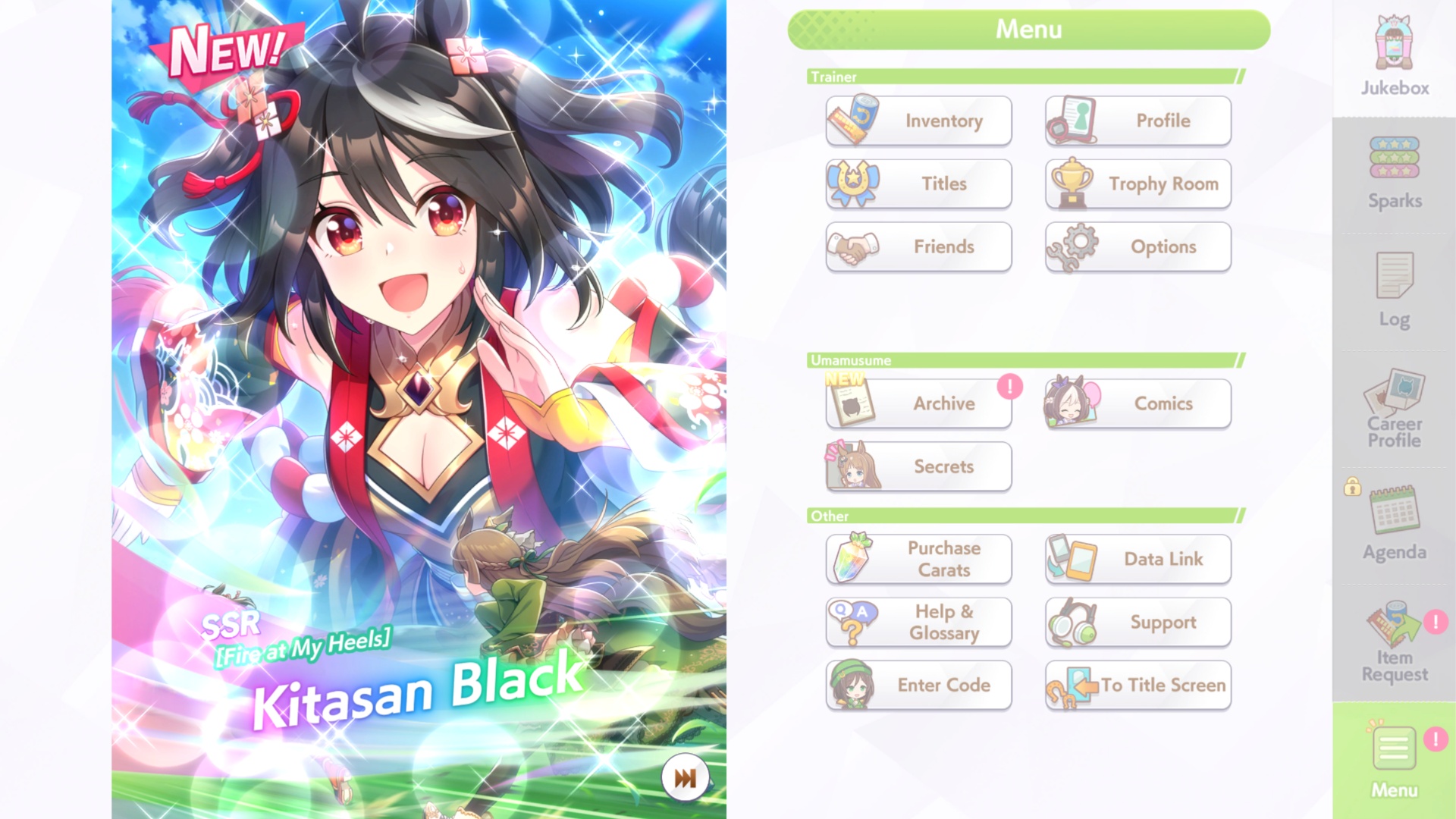
Task: Open the Titles screen
Action: pos(918,184)
